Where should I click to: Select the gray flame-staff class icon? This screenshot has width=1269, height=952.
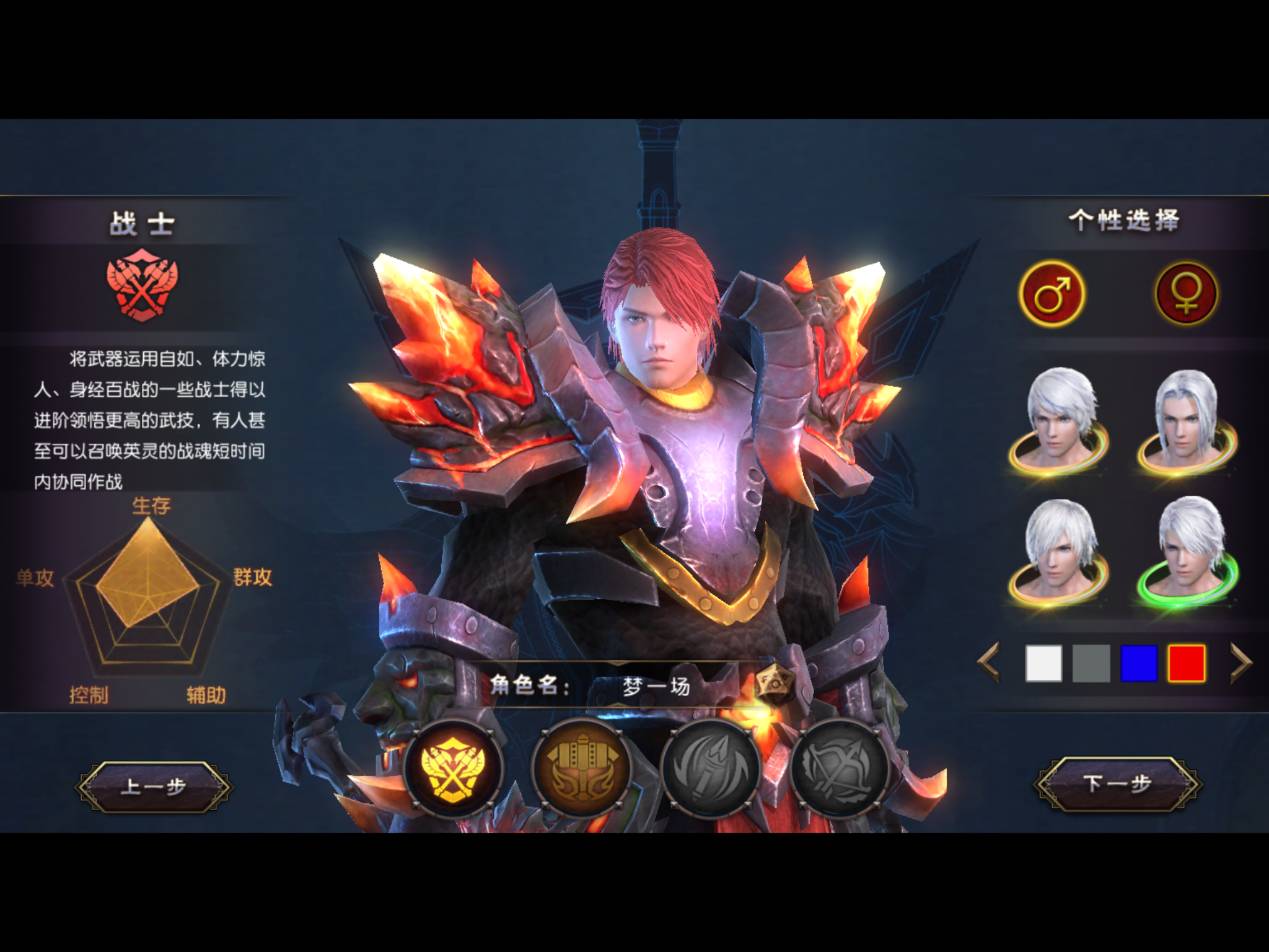(x=710, y=769)
